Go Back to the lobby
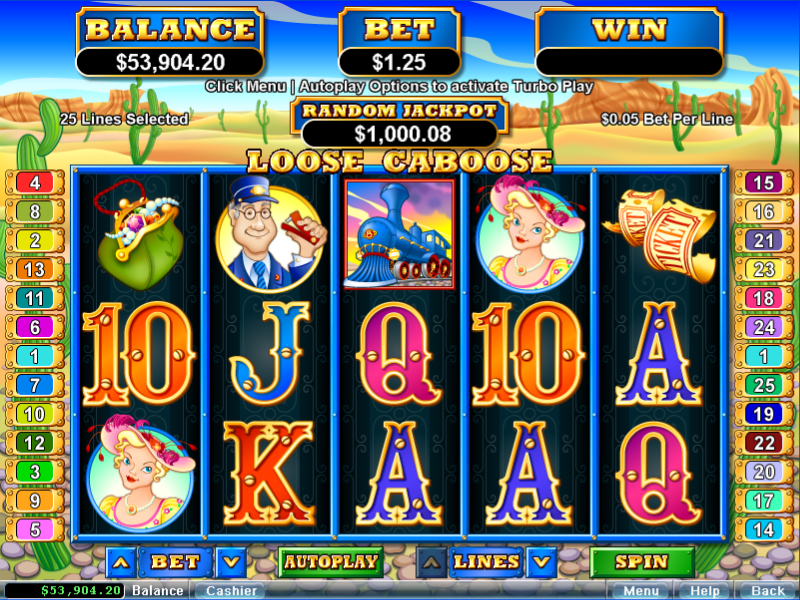The height and width of the screenshot is (600, 800). tap(767, 591)
